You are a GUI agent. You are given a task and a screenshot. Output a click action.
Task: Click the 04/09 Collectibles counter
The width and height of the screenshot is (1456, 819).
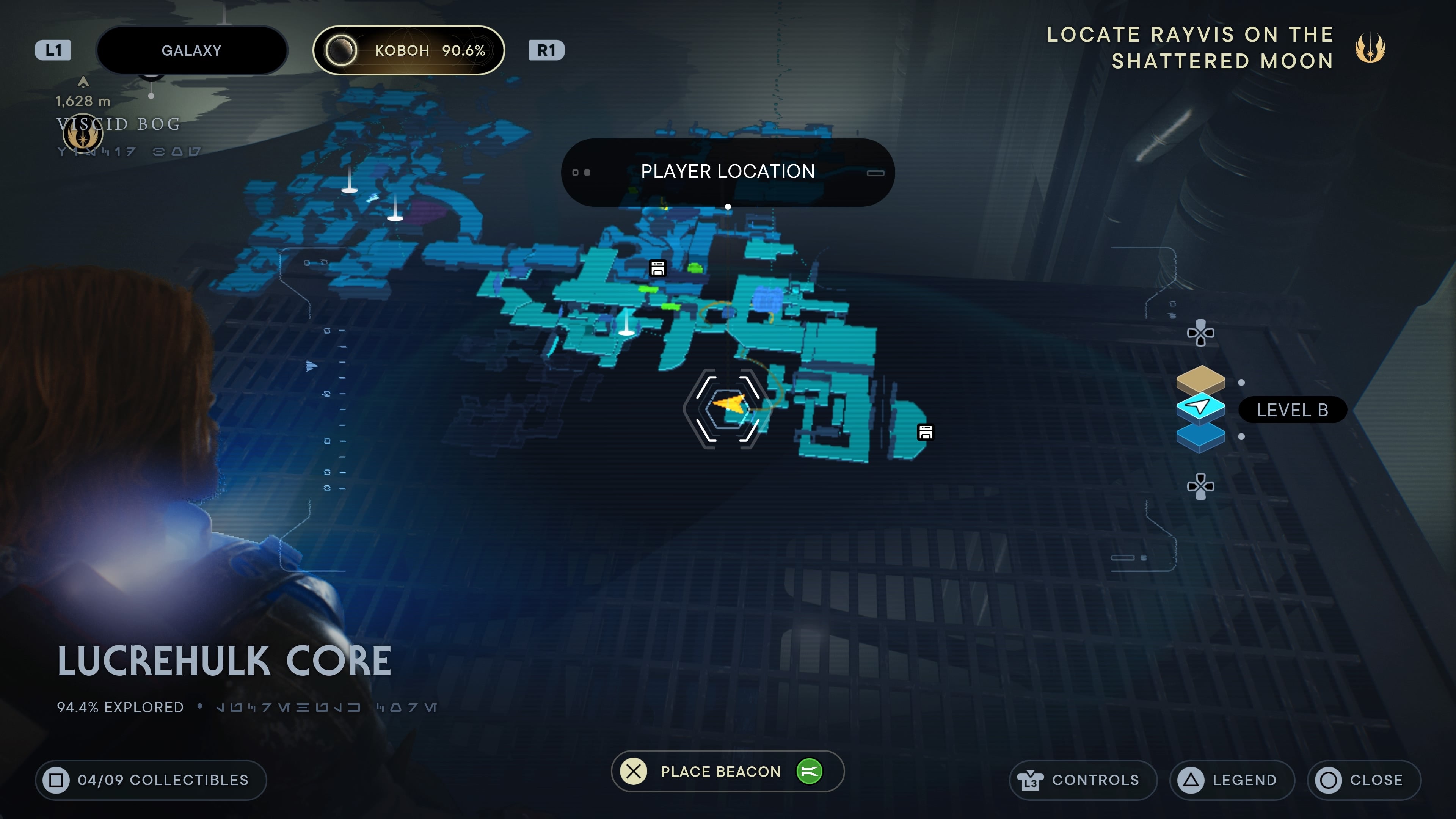[152, 780]
